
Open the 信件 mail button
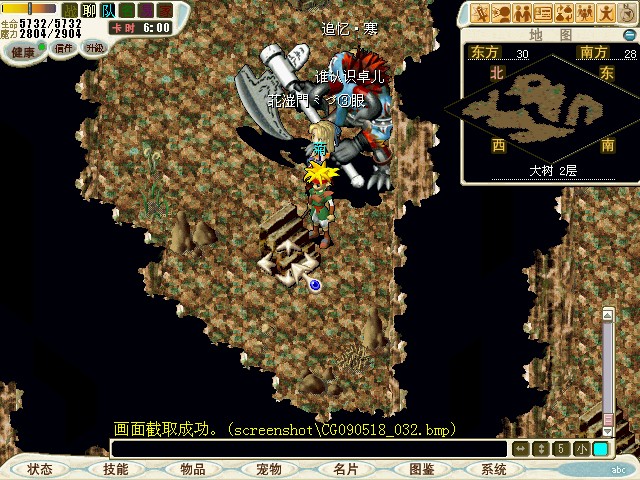[64, 48]
